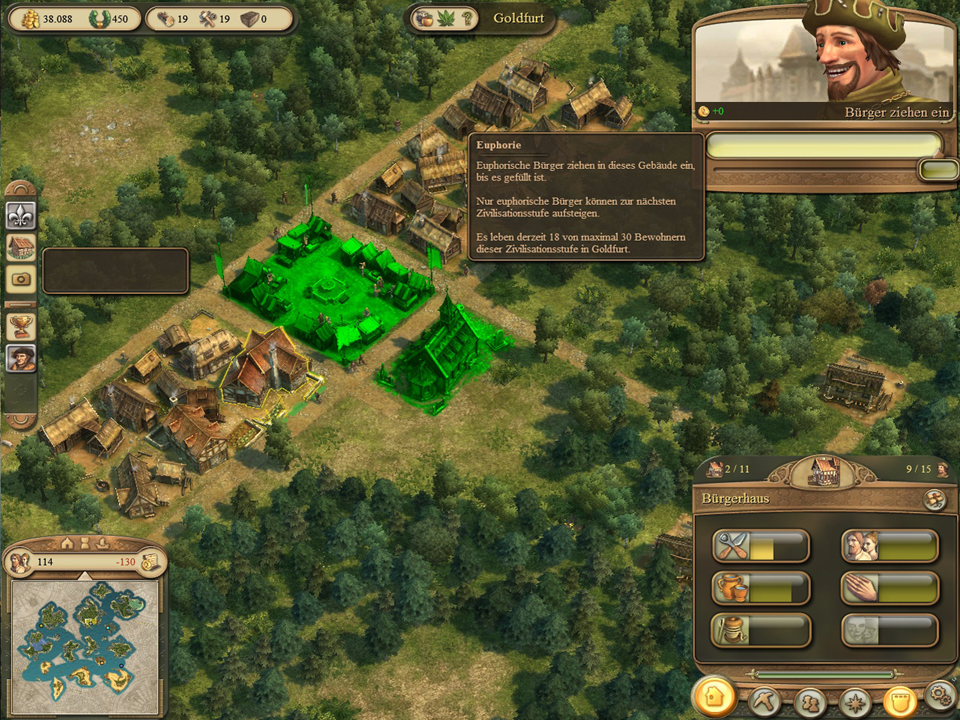Select the character portrait in sidebar
Screen dimensions: 960x720
21,357
